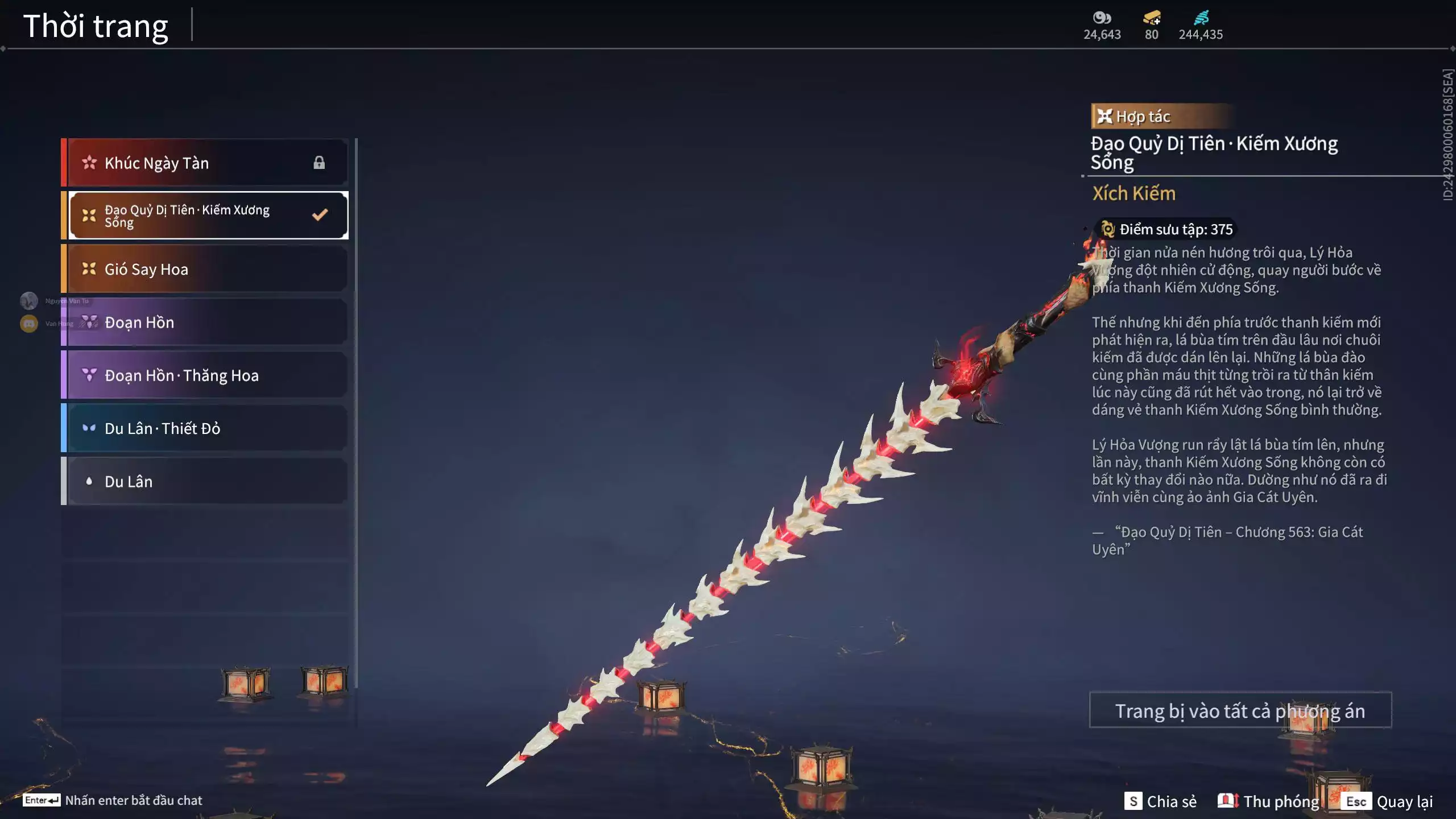Click Trang bị vào tất cả phương án
This screenshot has height=819, width=1456.
1240,710
